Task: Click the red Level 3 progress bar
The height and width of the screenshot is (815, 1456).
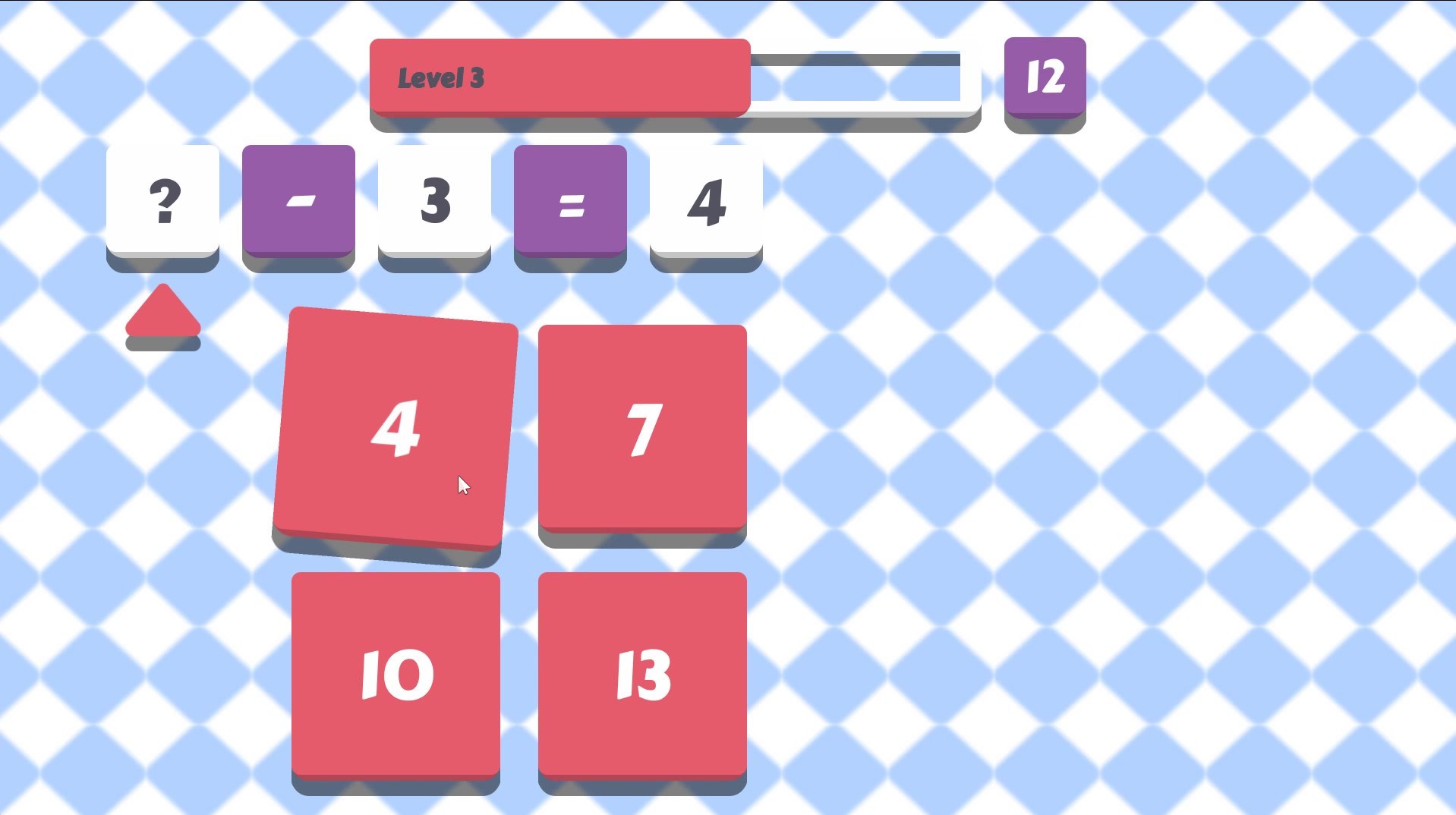Action: (558, 76)
